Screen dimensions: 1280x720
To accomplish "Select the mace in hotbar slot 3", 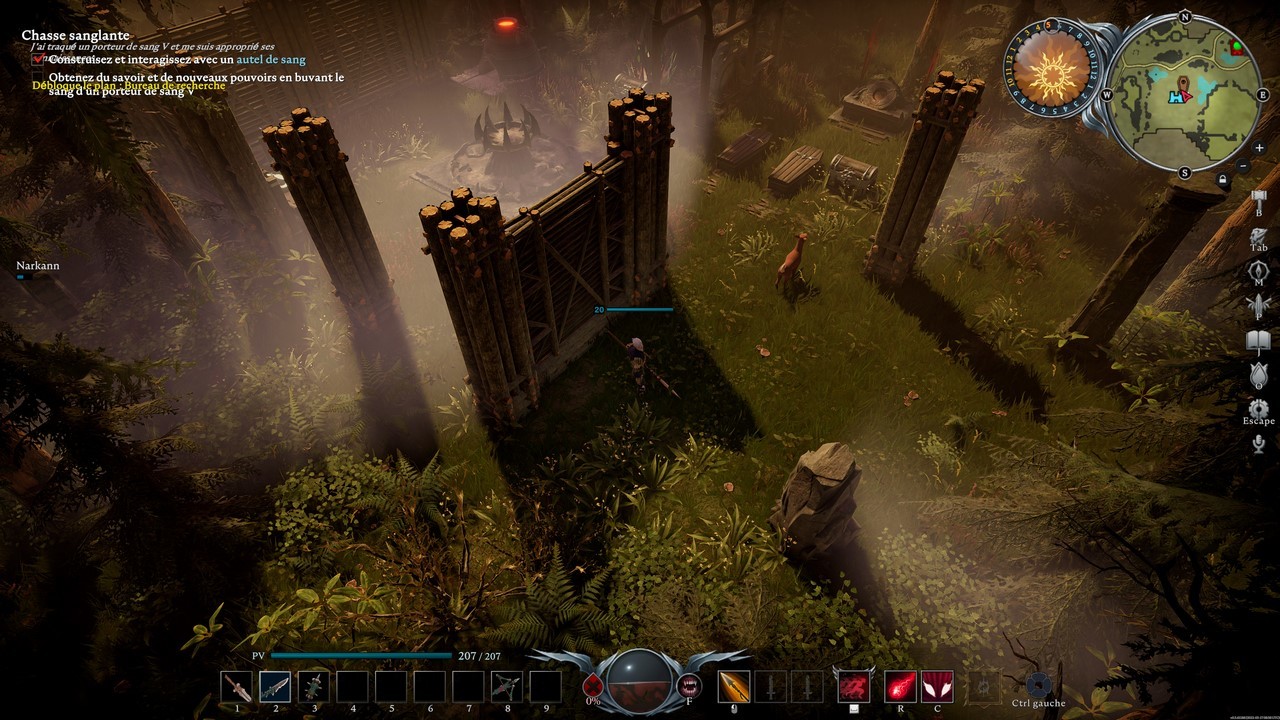I will click(314, 686).
